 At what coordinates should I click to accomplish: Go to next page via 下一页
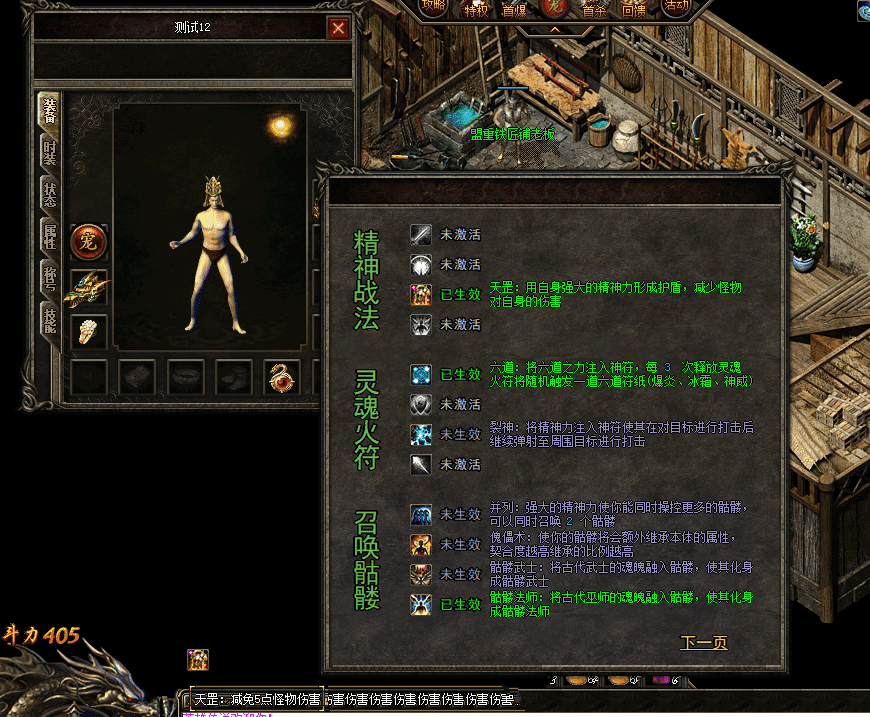(703, 643)
